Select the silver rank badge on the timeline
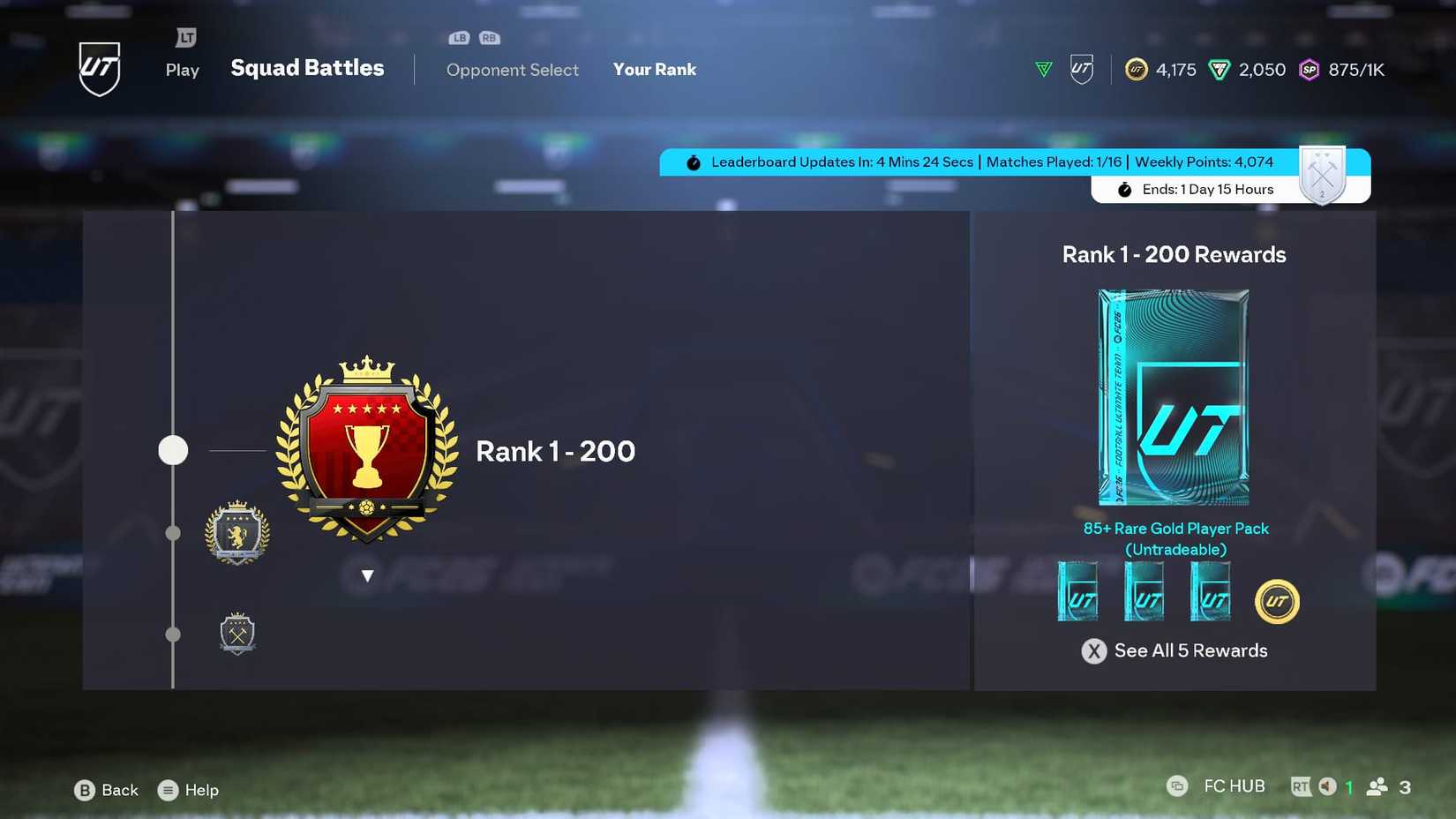Image resolution: width=1456 pixels, height=819 pixels. (236, 532)
